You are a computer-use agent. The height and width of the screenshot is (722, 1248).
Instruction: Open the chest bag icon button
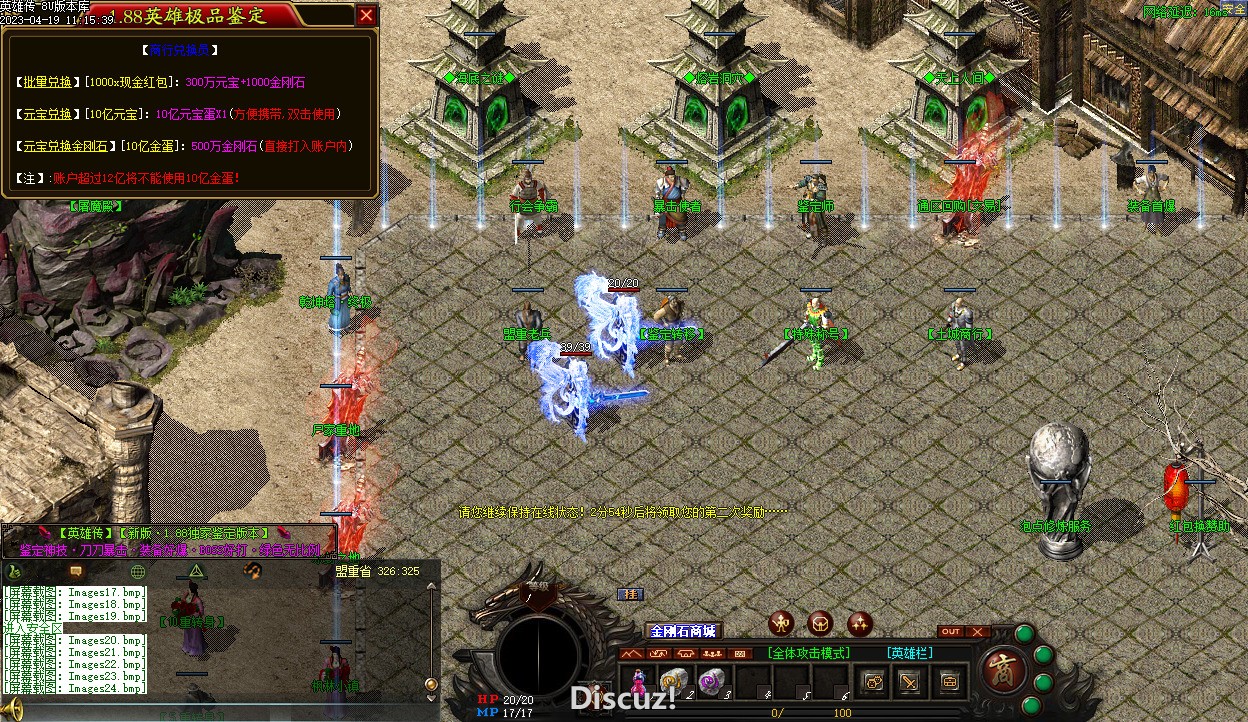(x=948, y=682)
